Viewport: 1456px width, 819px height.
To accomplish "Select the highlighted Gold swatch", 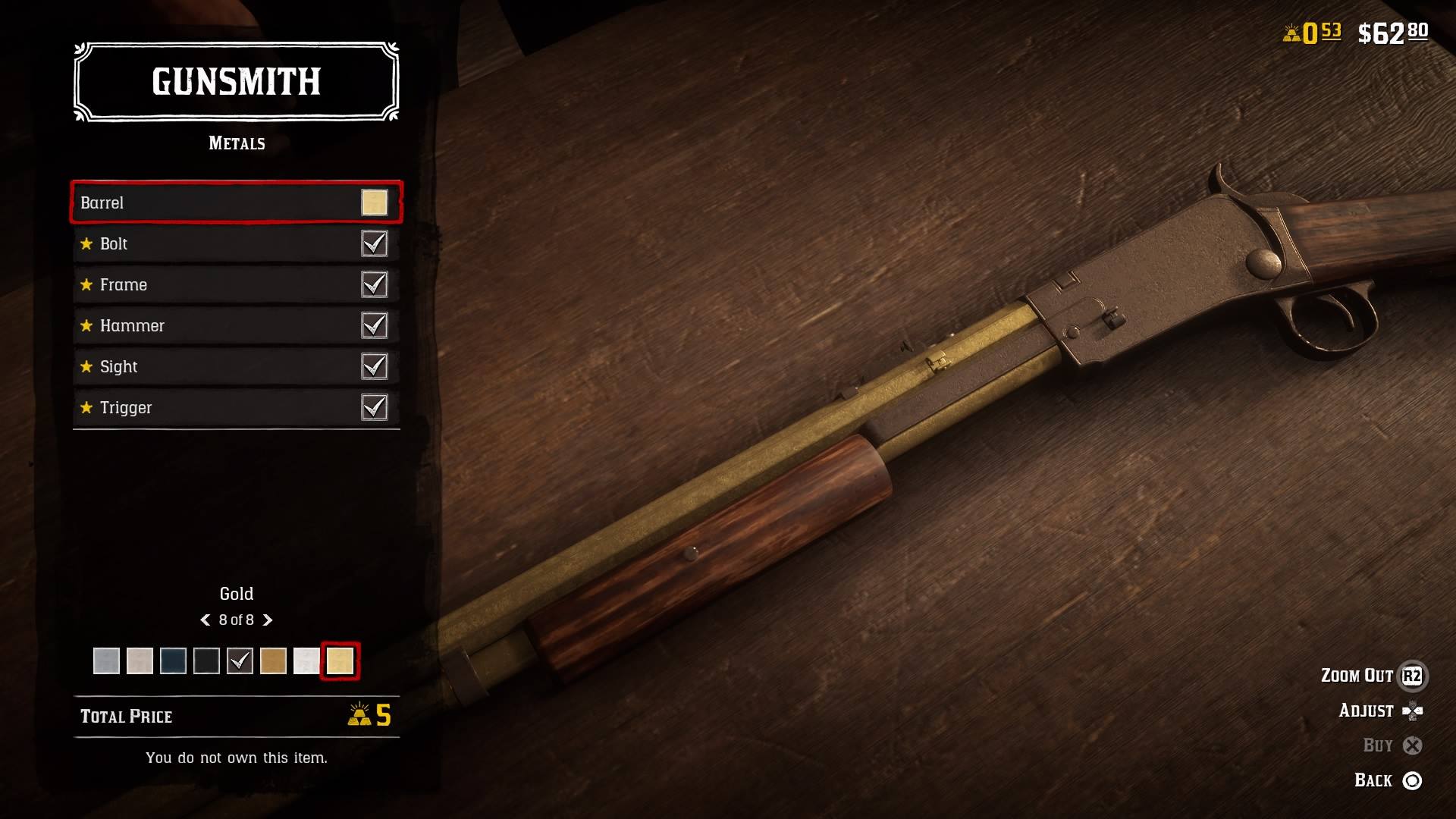I will click(x=340, y=661).
